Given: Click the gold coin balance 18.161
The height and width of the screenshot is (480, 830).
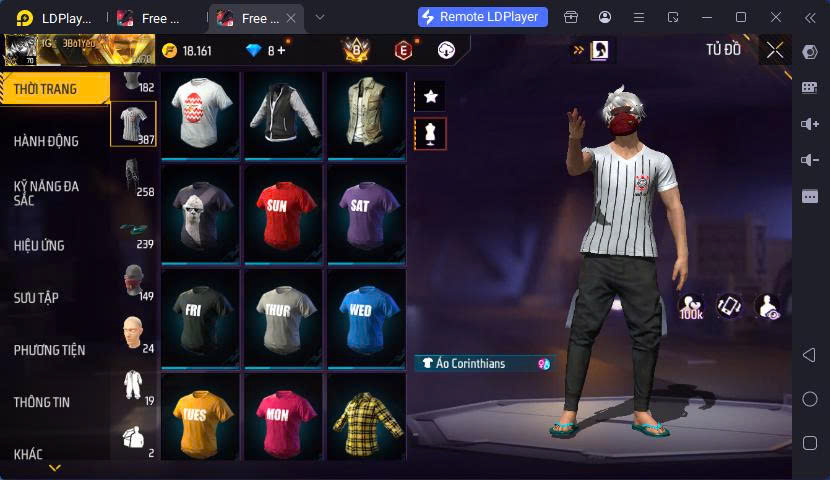Looking at the screenshot, I should (x=186, y=50).
